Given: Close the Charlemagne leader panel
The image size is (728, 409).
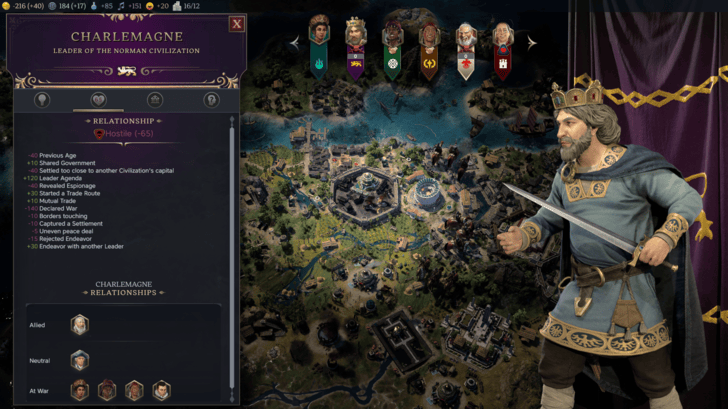Looking at the screenshot, I should 237,23.
